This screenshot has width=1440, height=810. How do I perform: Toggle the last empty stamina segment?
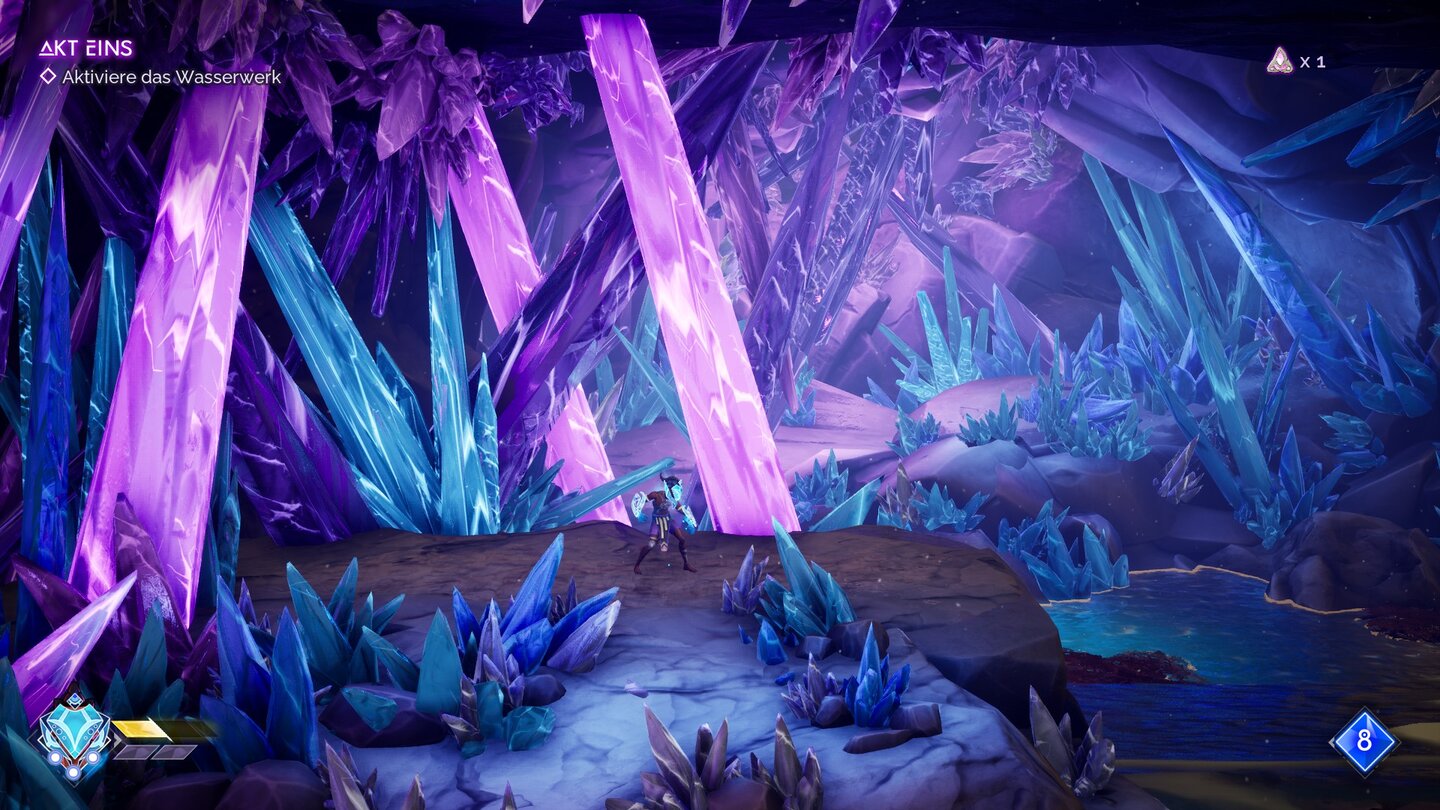(x=176, y=753)
